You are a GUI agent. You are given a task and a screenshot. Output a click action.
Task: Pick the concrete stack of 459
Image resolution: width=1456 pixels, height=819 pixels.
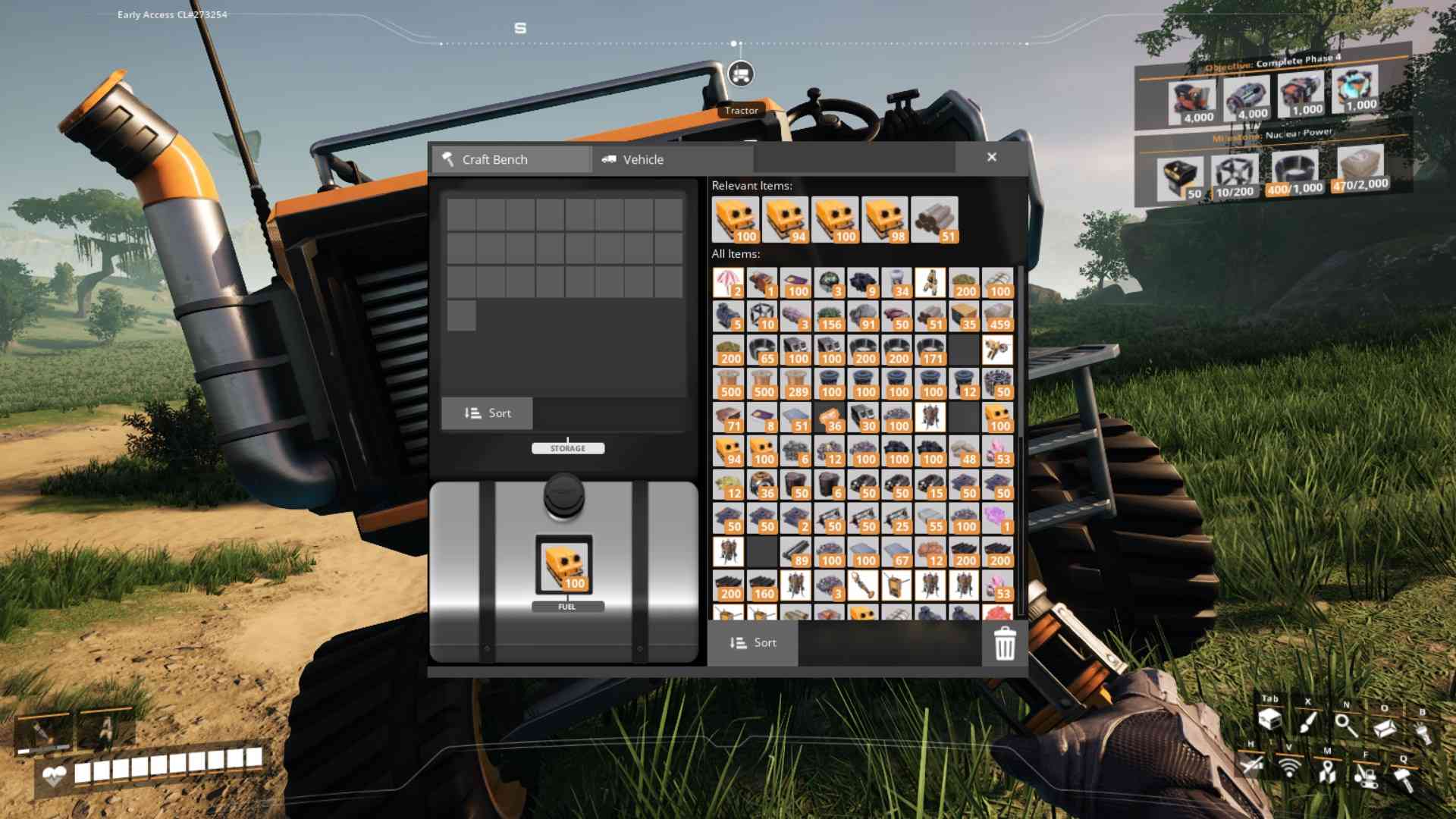(997, 316)
